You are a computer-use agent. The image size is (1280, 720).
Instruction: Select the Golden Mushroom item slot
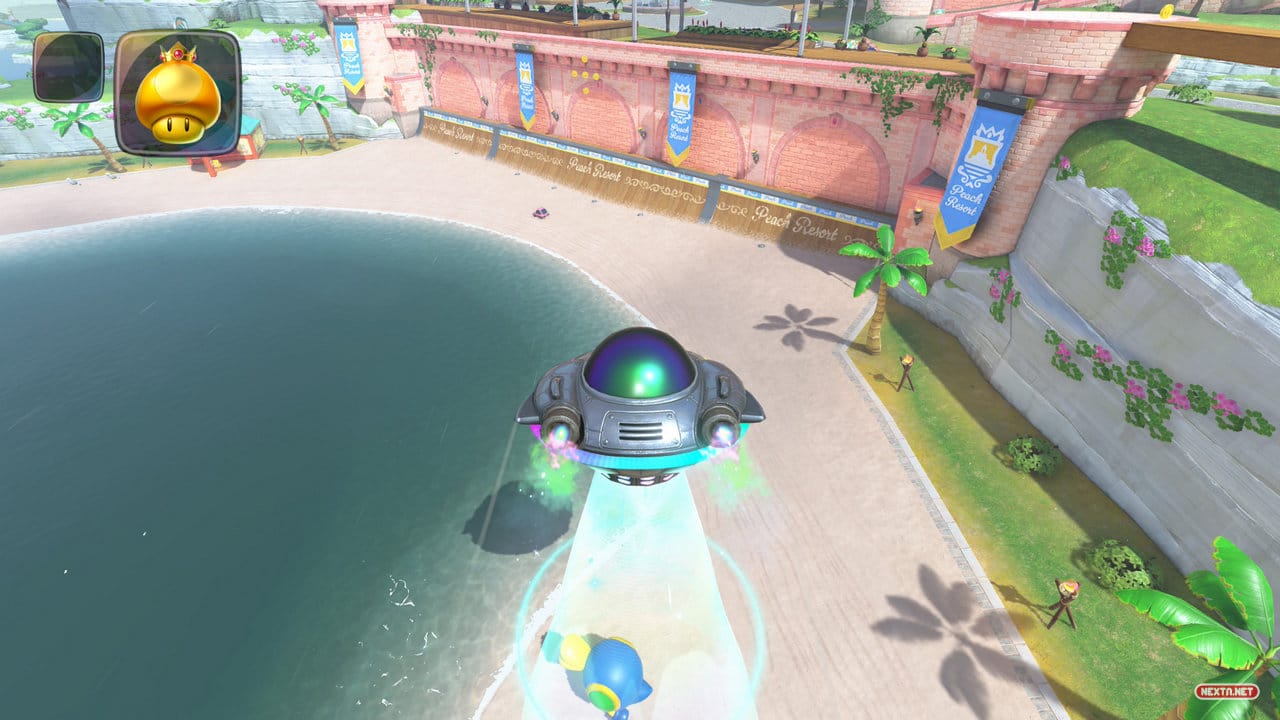(x=177, y=92)
